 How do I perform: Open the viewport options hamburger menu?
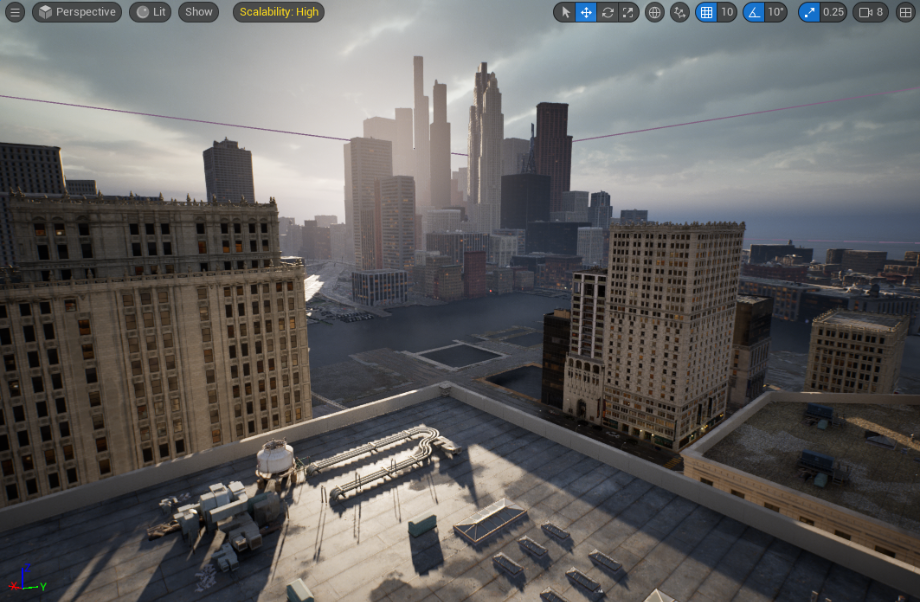pyautogui.click(x=15, y=12)
